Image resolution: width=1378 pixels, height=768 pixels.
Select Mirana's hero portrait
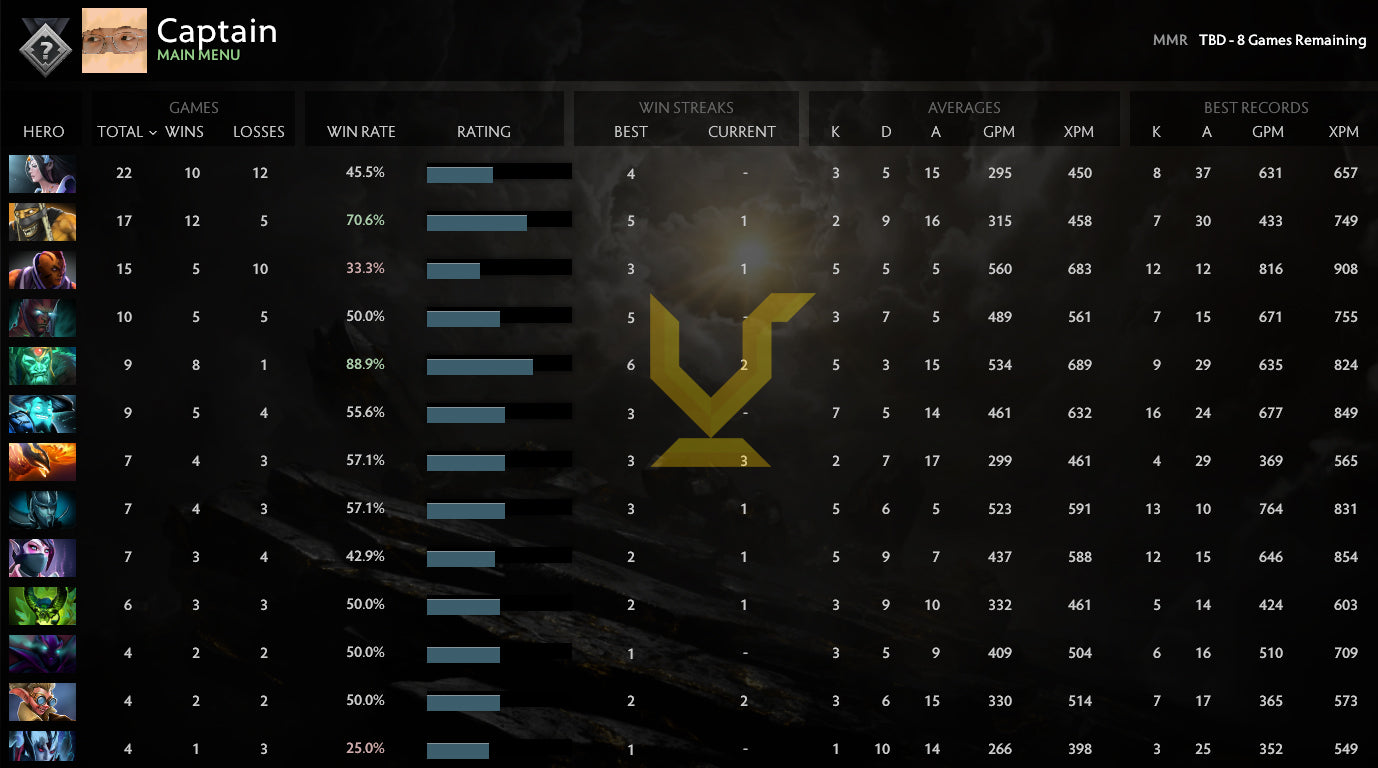[x=42, y=173]
